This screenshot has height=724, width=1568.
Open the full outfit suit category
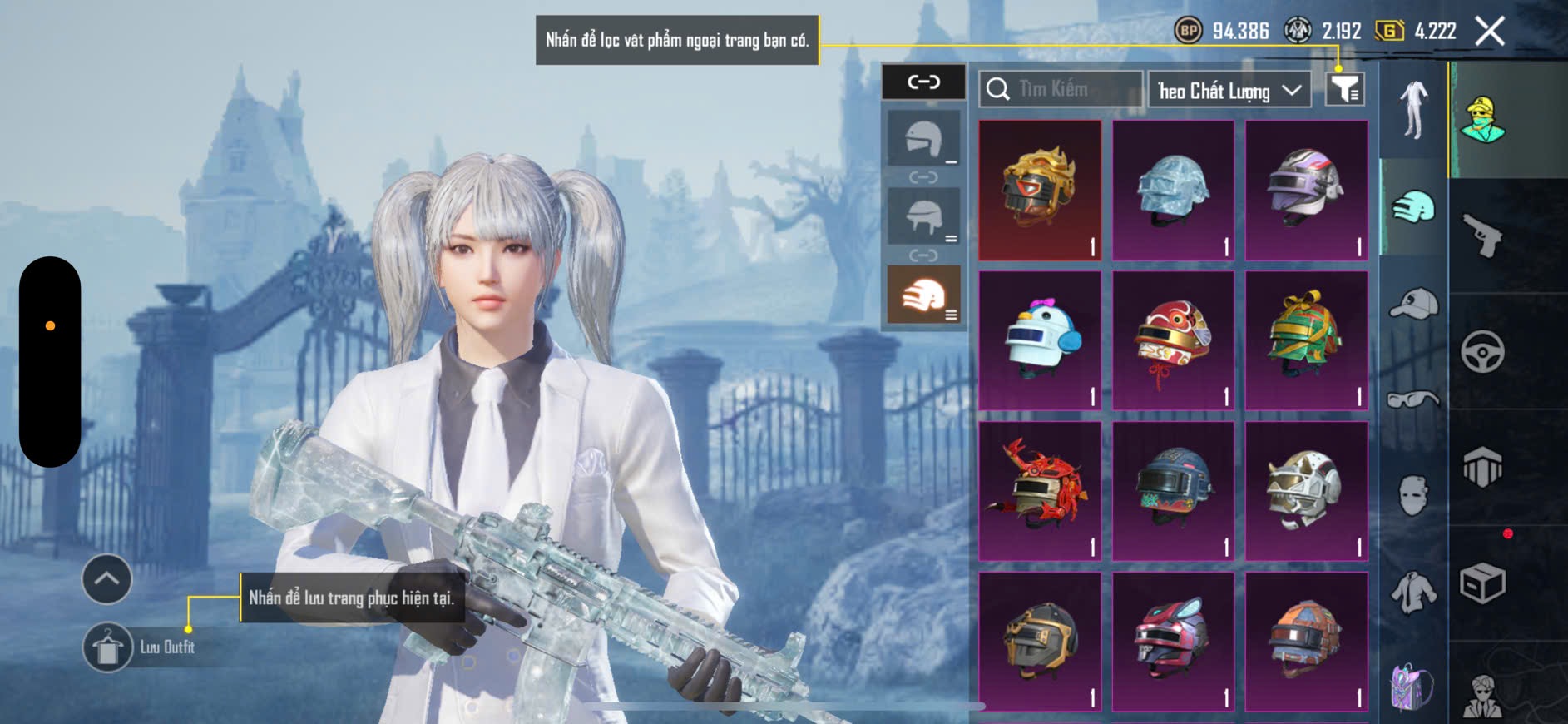pos(1412,110)
